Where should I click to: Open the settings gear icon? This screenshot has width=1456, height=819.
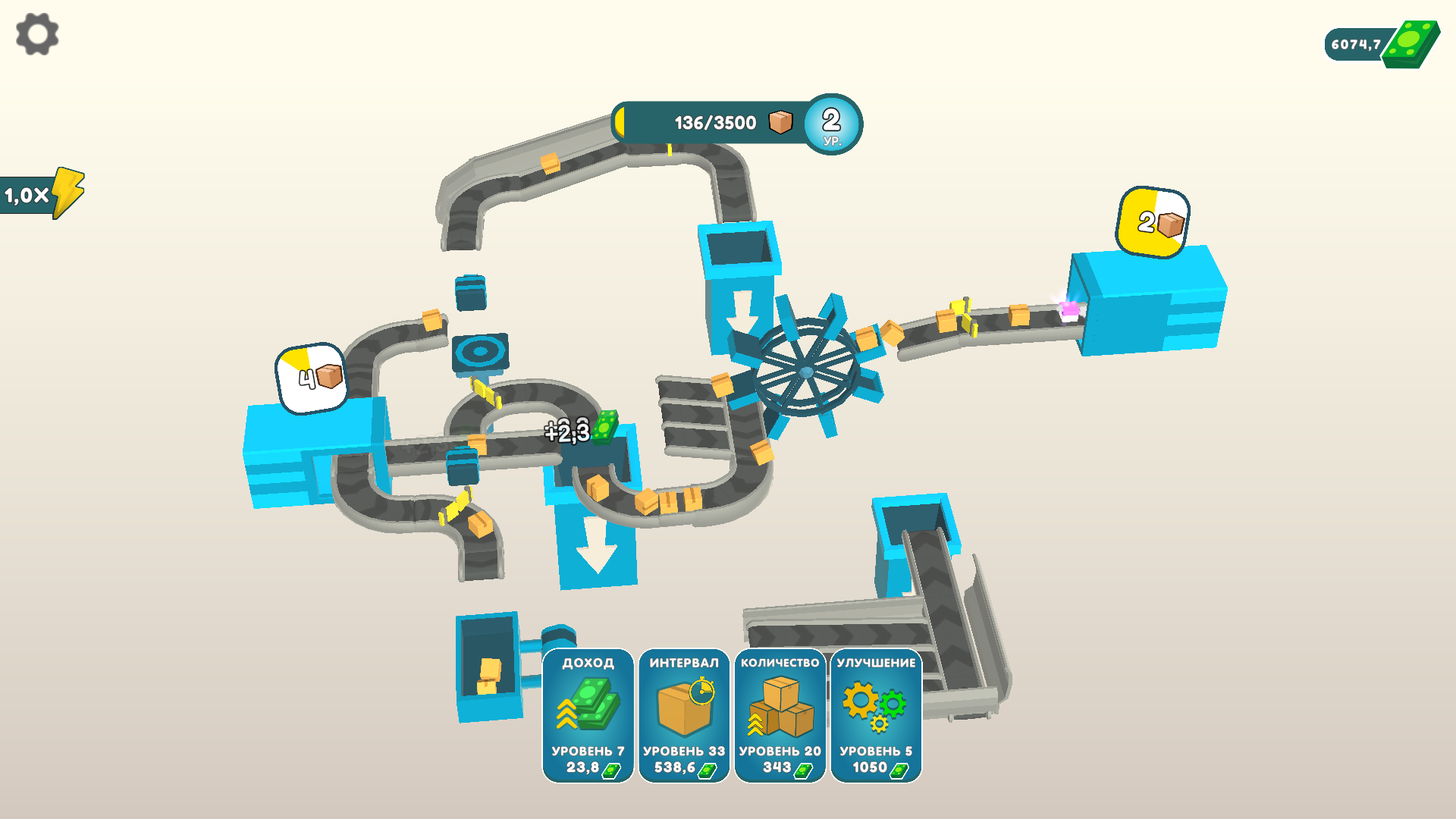tap(36, 34)
